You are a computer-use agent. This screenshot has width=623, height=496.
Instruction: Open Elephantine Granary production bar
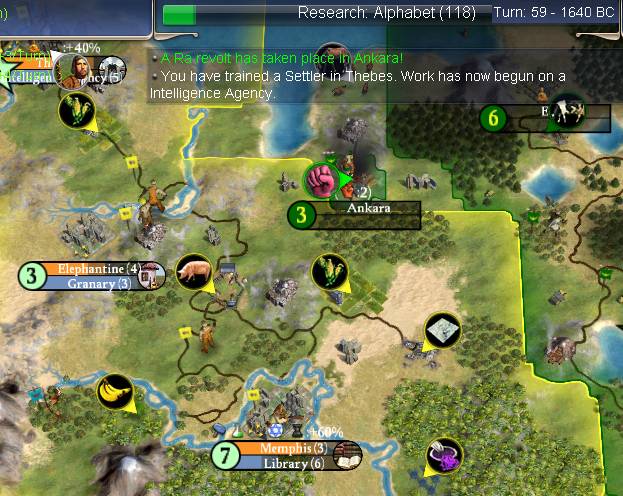point(98,284)
